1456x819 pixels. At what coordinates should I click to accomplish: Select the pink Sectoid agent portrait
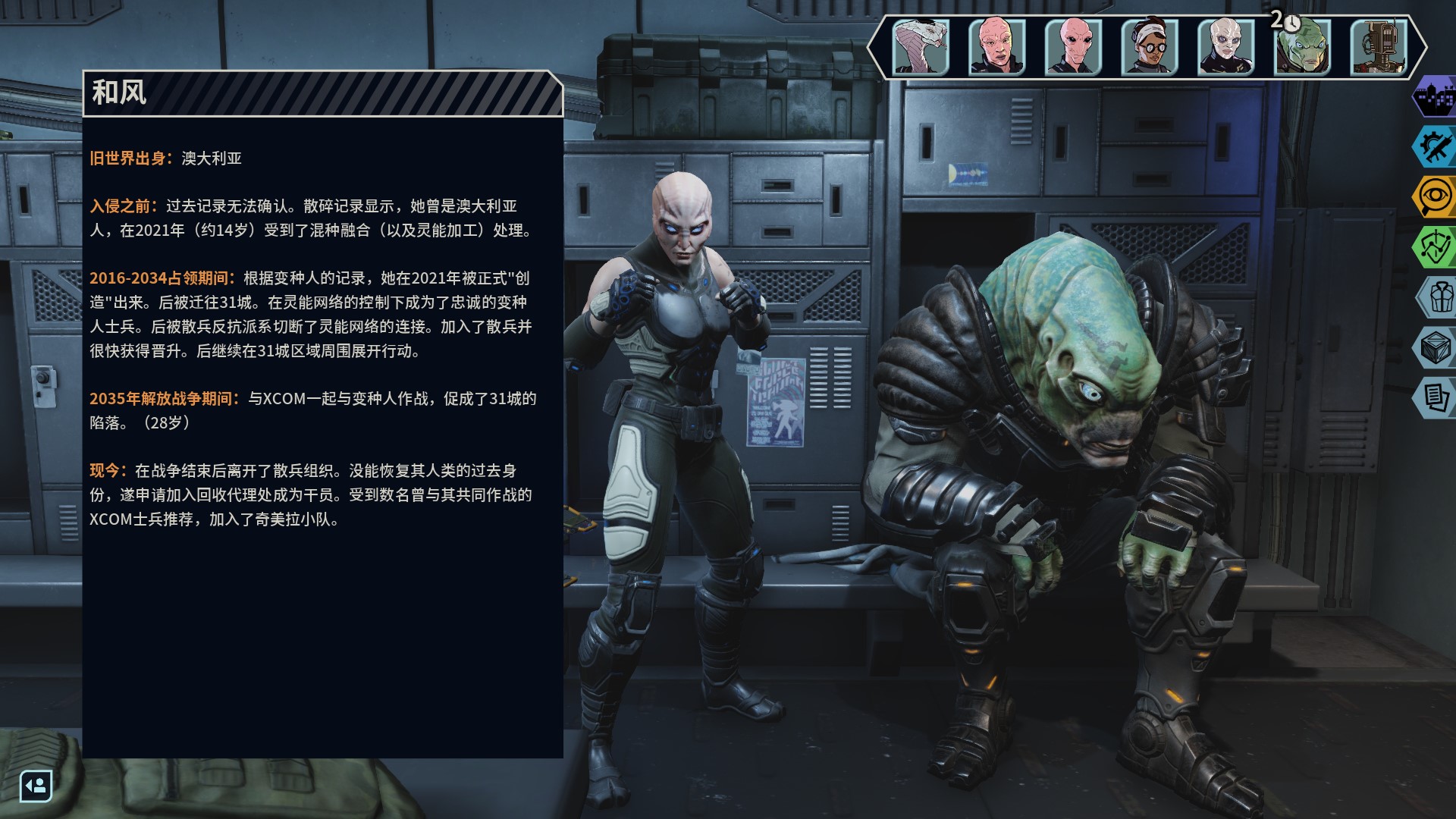pos(1073,47)
